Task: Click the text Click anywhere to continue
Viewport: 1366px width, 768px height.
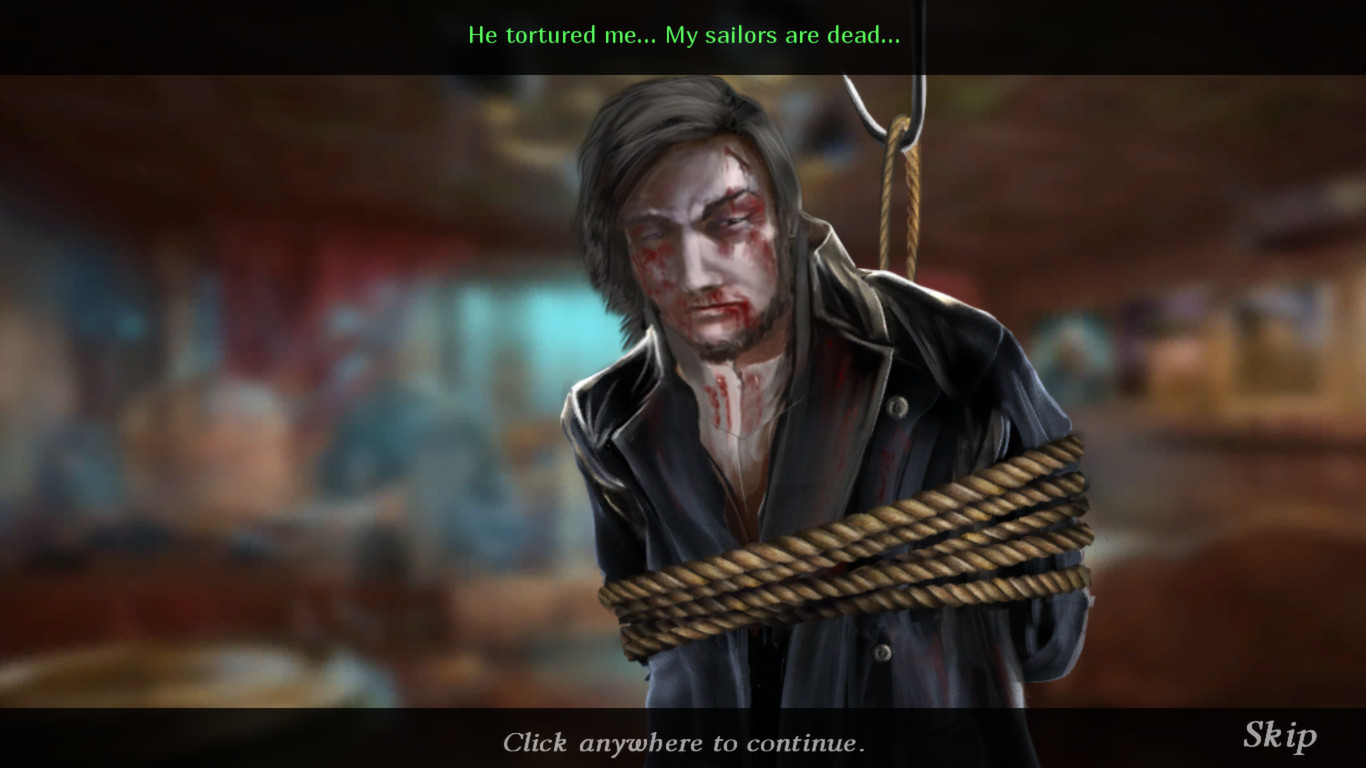Action: (683, 743)
